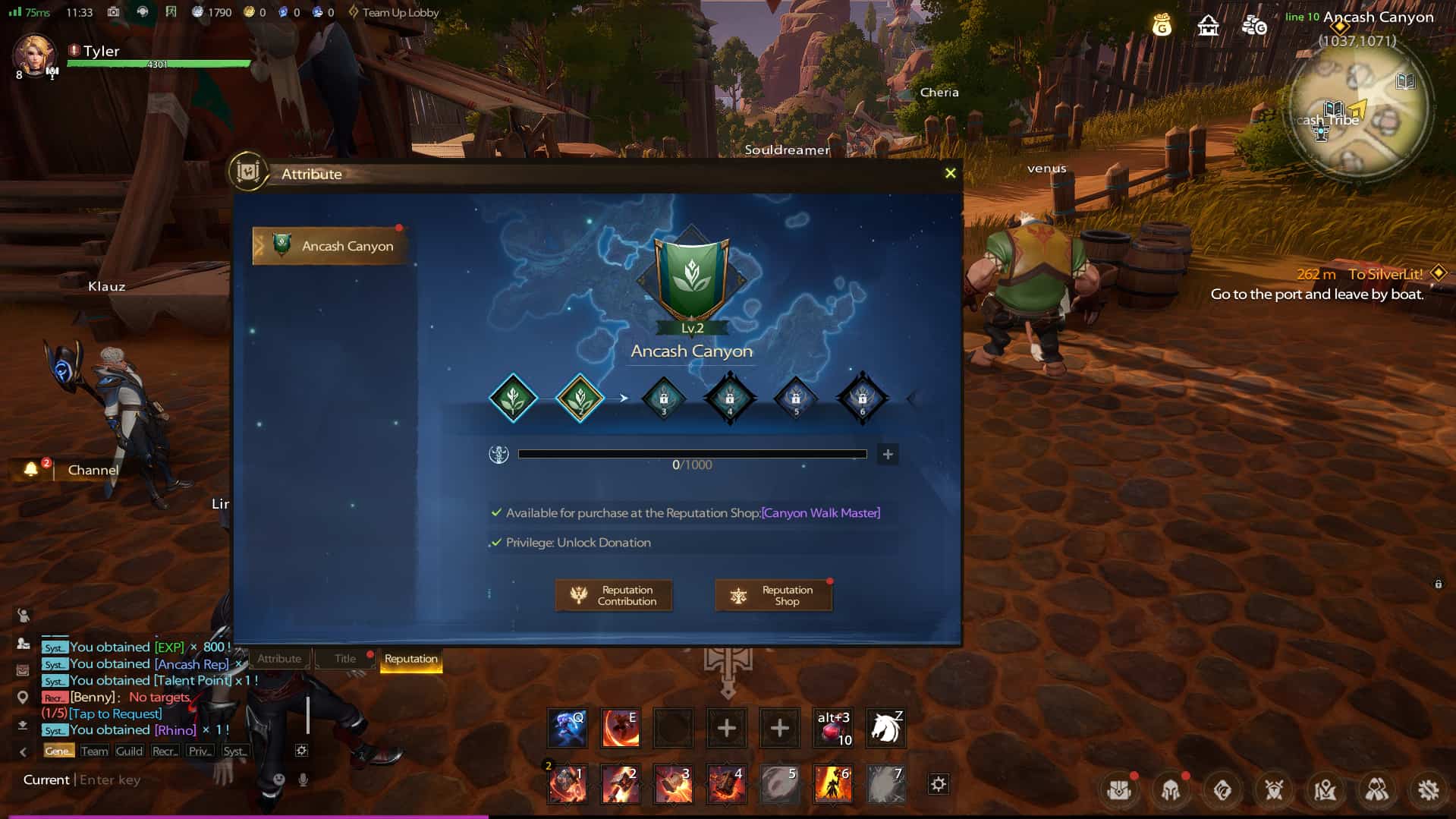Open the Guild chat tab
Viewport: 1456px width, 819px height.
129,751
